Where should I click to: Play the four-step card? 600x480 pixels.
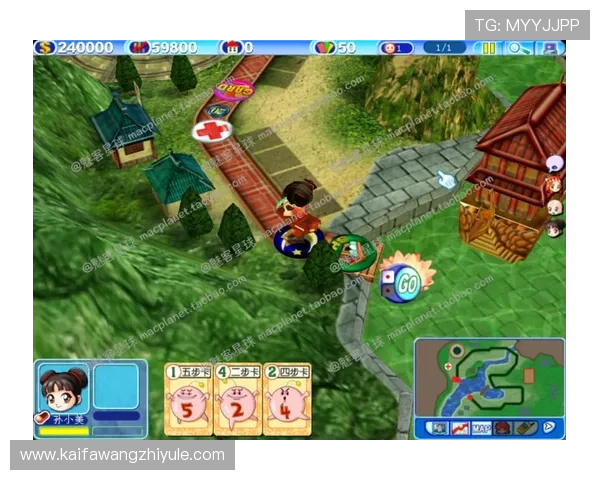click(x=287, y=400)
